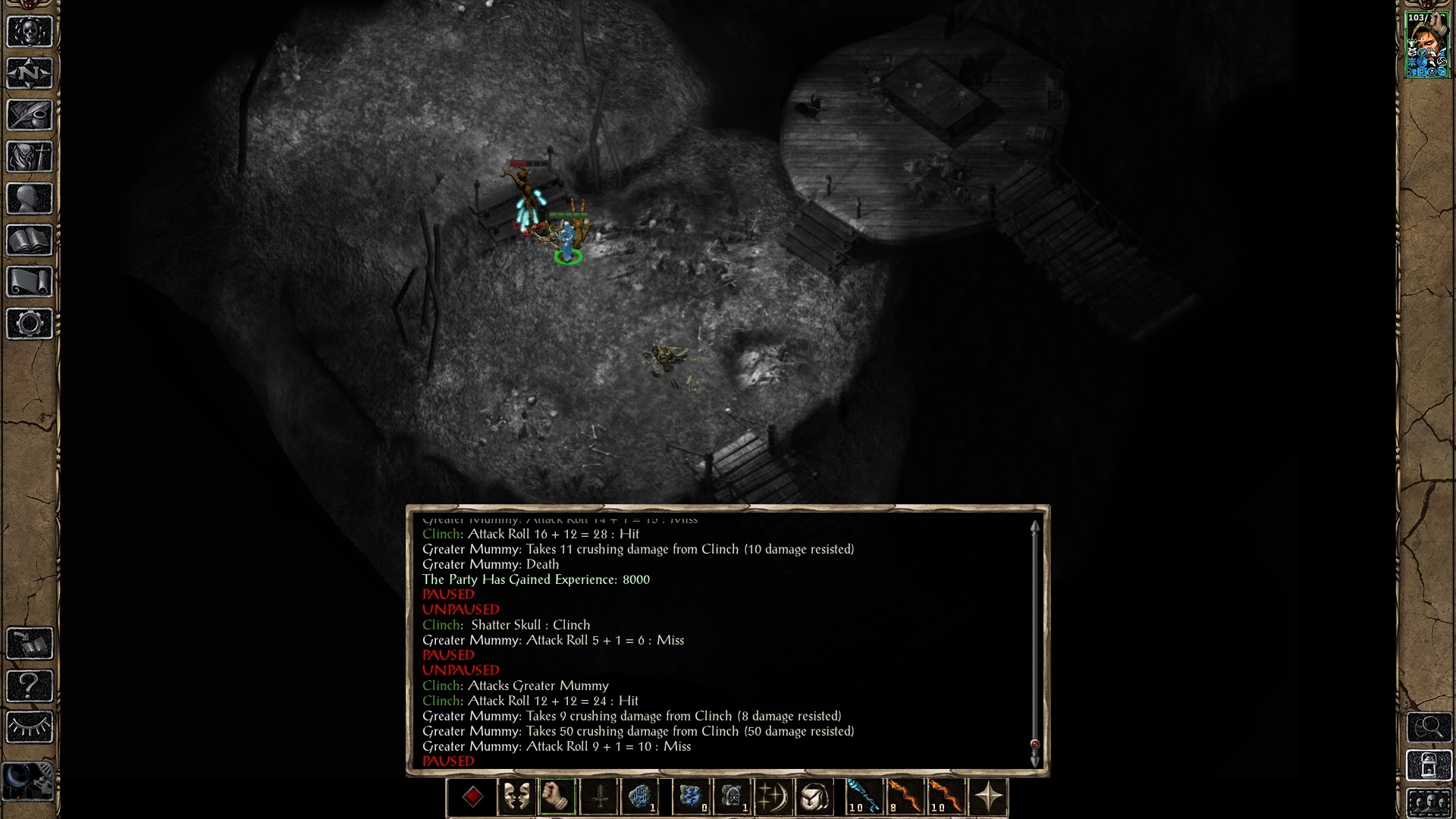Screen dimensions: 1456x819
Task: Open the four-point star special abilities
Action: tap(989, 797)
